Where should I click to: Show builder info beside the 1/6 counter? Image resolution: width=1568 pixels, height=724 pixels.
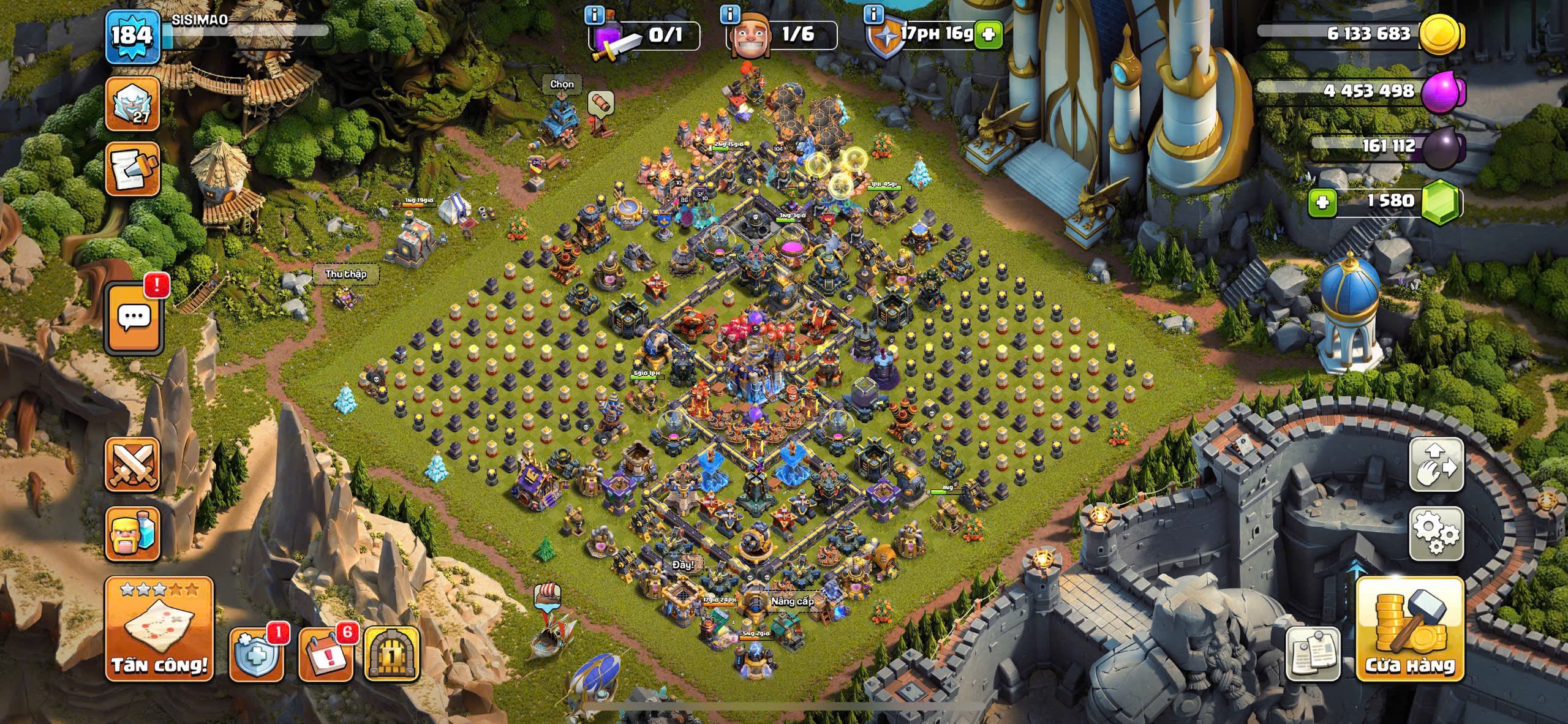pyautogui.click(x=729, y=13)
